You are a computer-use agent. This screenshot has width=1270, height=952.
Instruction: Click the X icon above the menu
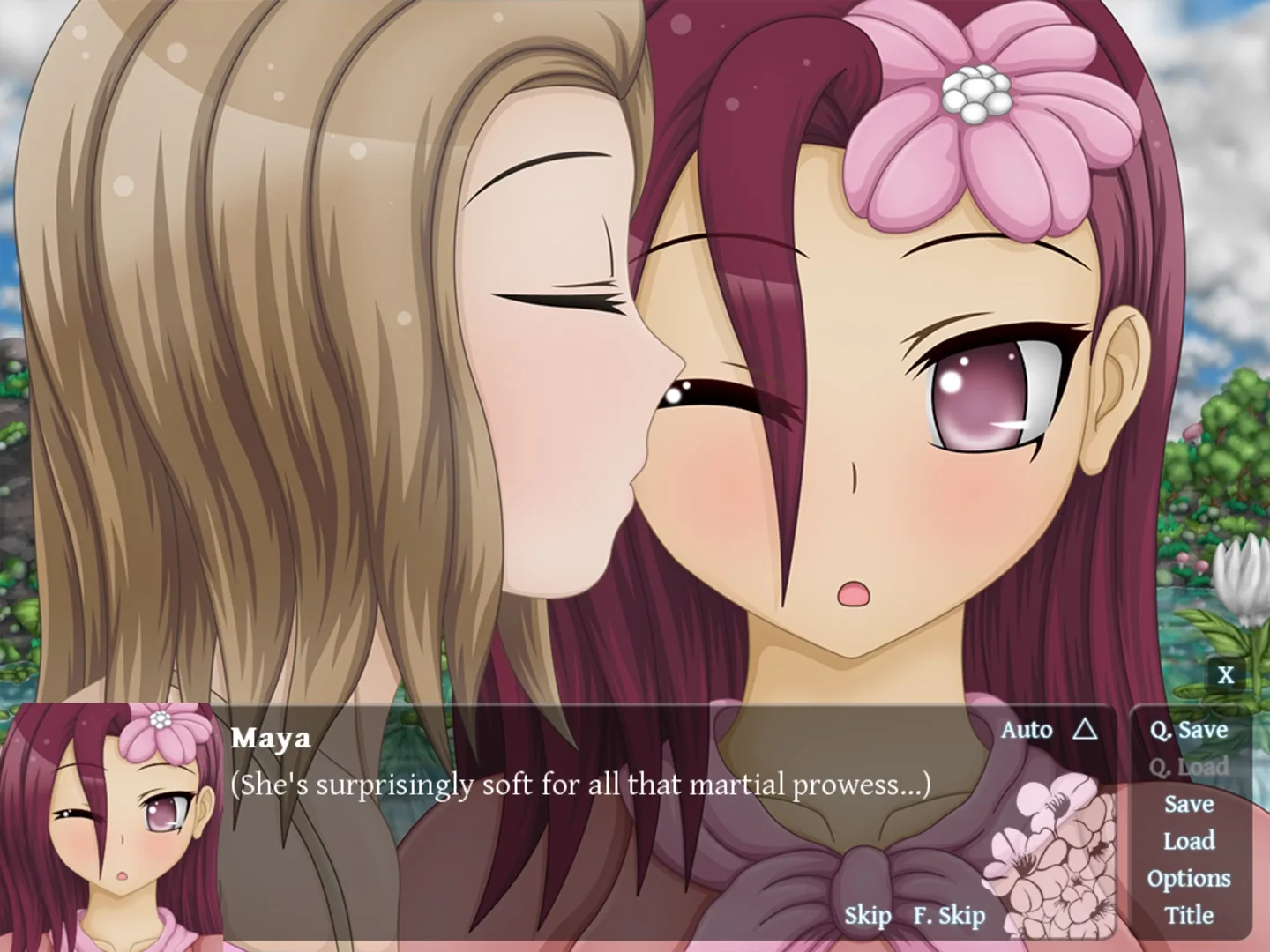[x=1226, y=675]
